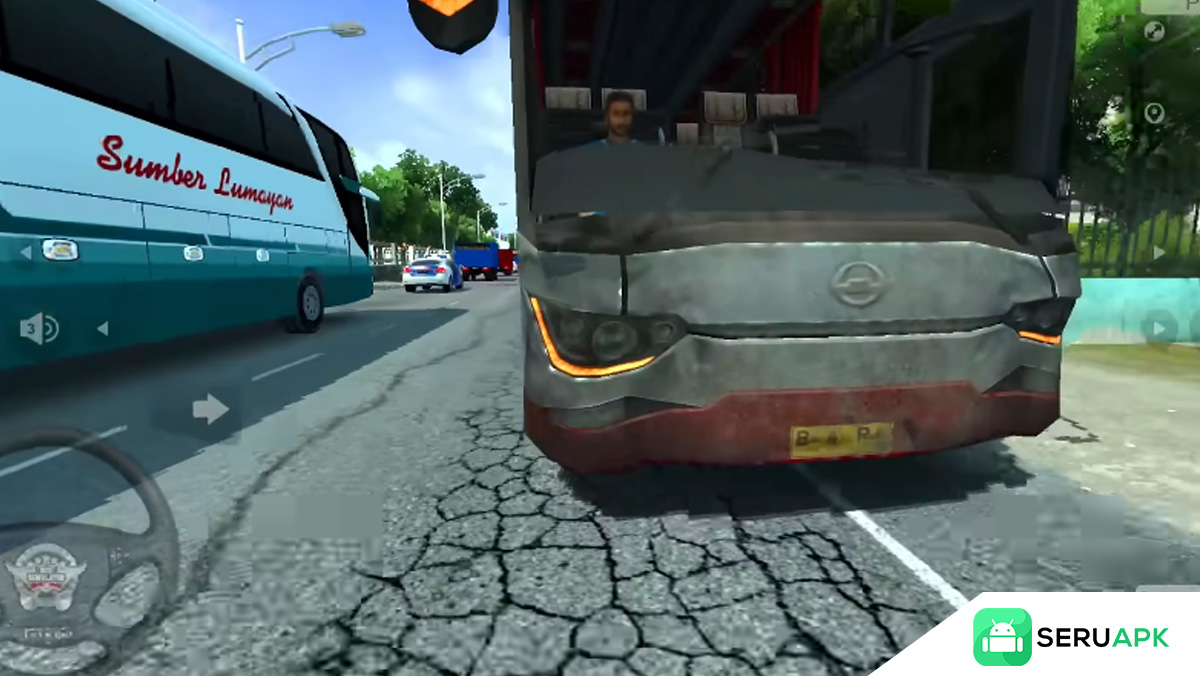Open the map location pin icon
The height and width of the screenshot is (676, 1200).
point(1154,113)
